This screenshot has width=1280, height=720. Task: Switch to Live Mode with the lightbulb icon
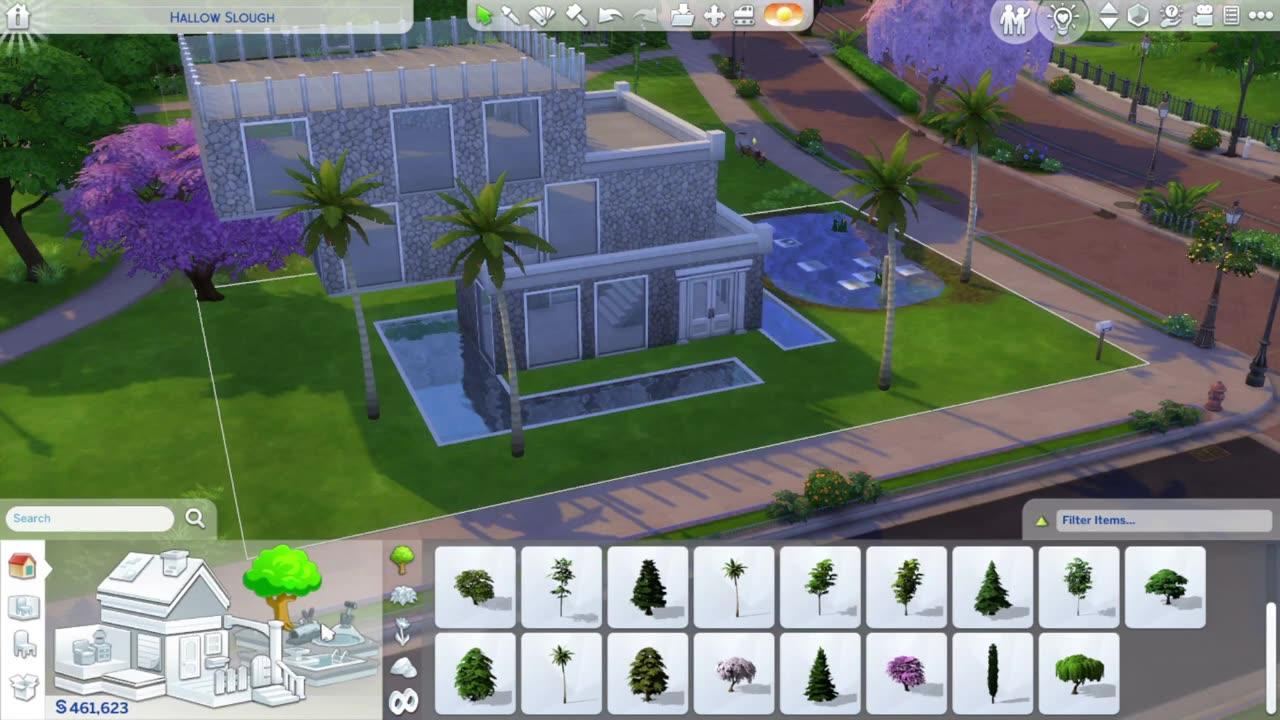(x=1063, y=20)
